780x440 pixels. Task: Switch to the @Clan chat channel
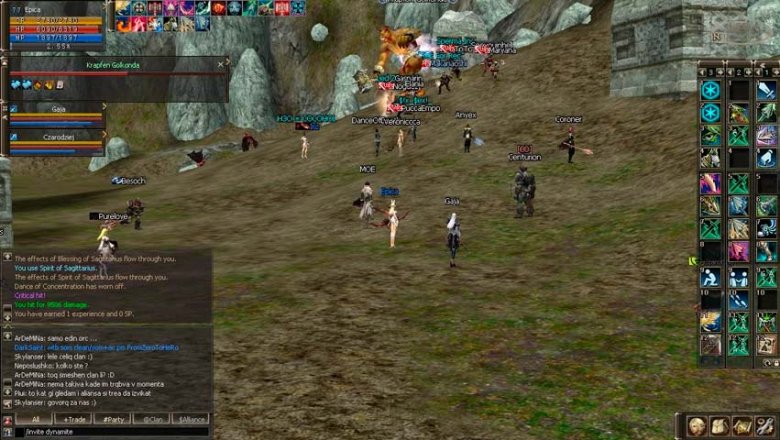[x=152, y=419]
